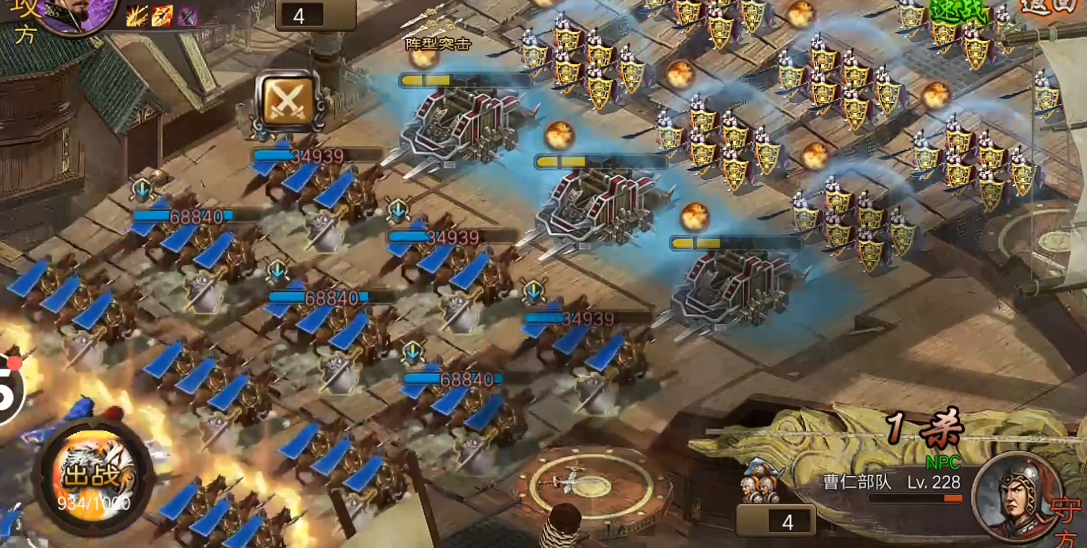Activate the crossed swords attack button
This screenshot has width=1087, height=548.
tap(287, 101)
